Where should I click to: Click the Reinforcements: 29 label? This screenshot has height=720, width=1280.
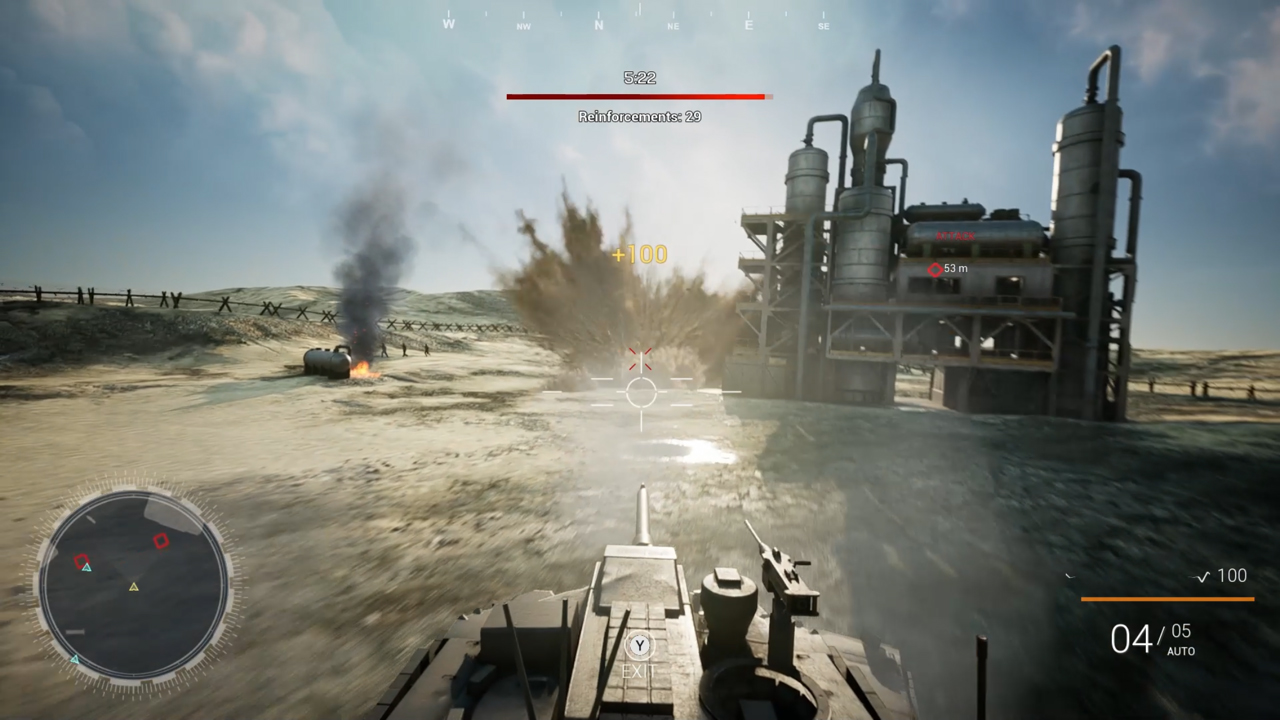pos(639,116)
